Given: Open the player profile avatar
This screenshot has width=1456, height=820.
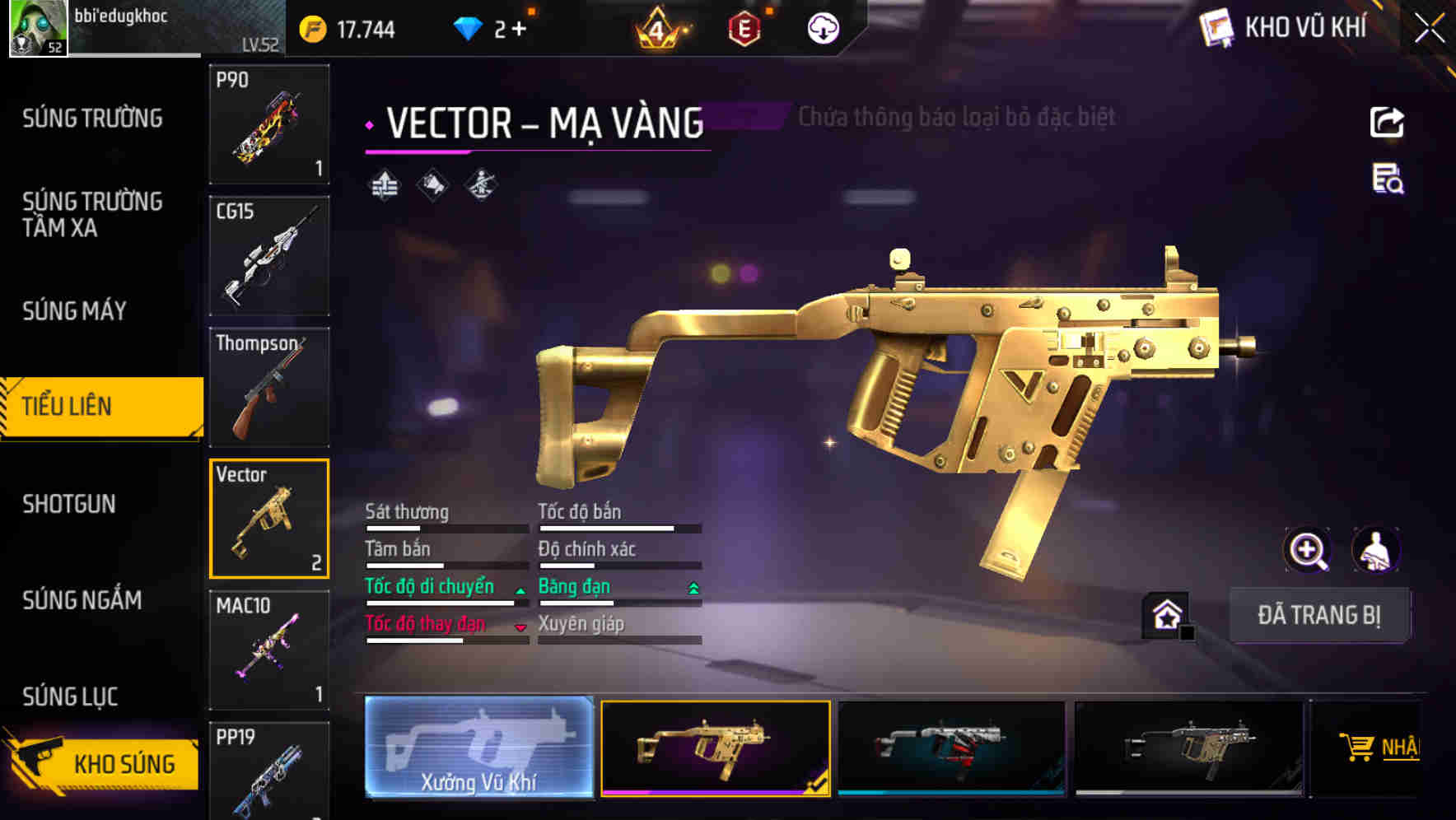Looking at the screenshot, I should pyautogui.click(x=38, y=28).
